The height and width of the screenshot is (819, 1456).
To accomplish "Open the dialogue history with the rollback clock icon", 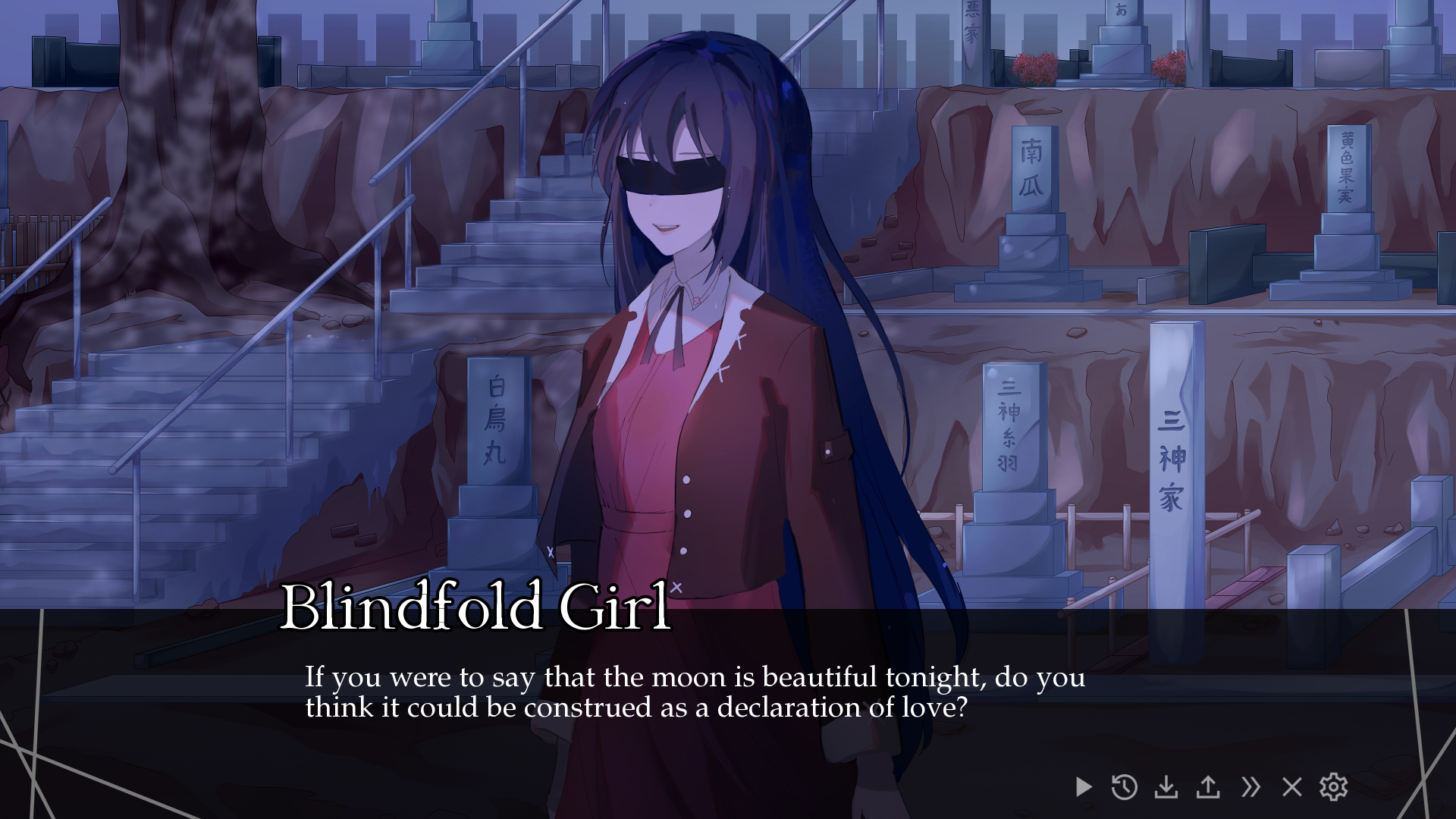I will coord(1125,788).
